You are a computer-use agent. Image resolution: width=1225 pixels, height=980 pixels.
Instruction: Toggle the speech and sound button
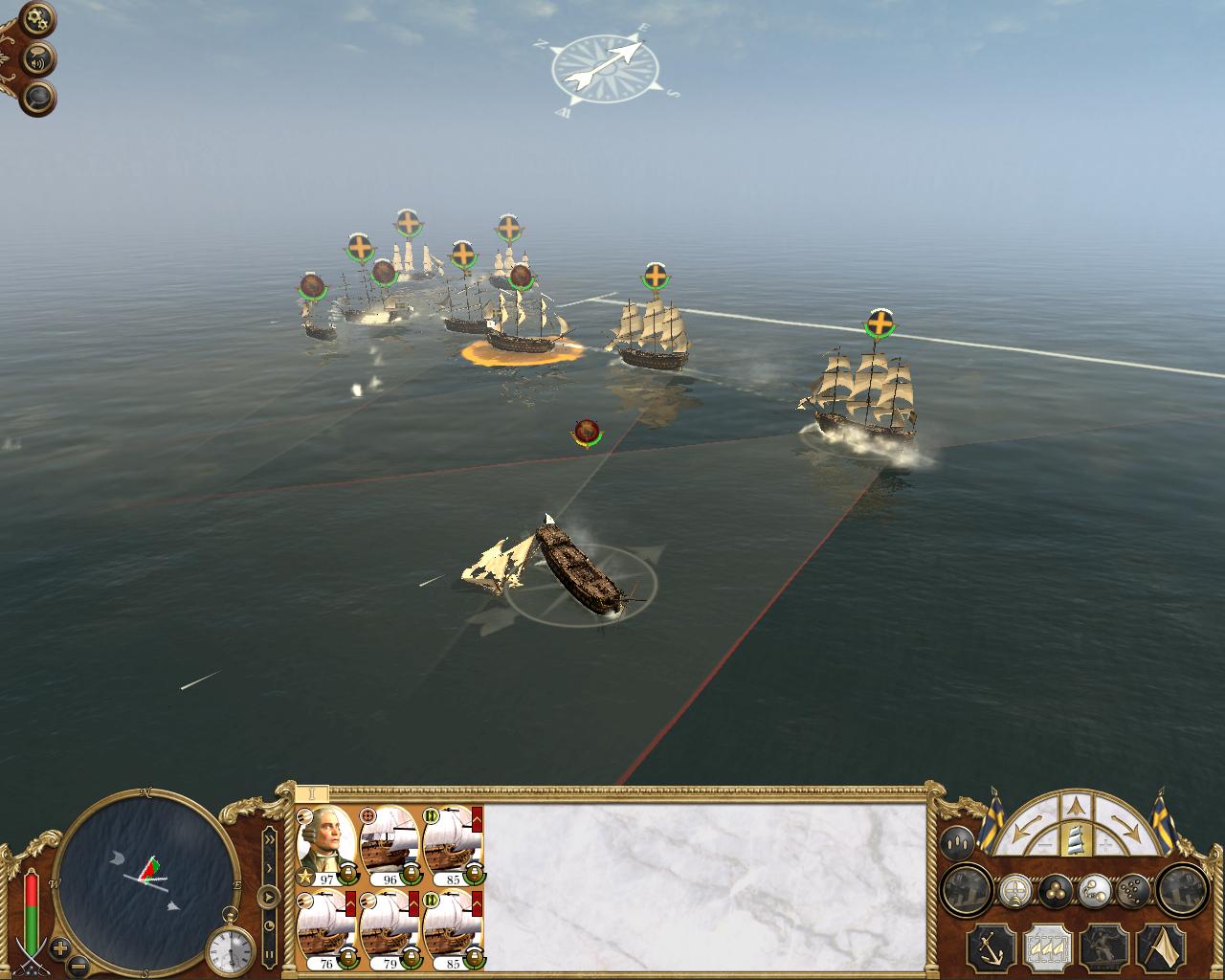pos(39,59)
